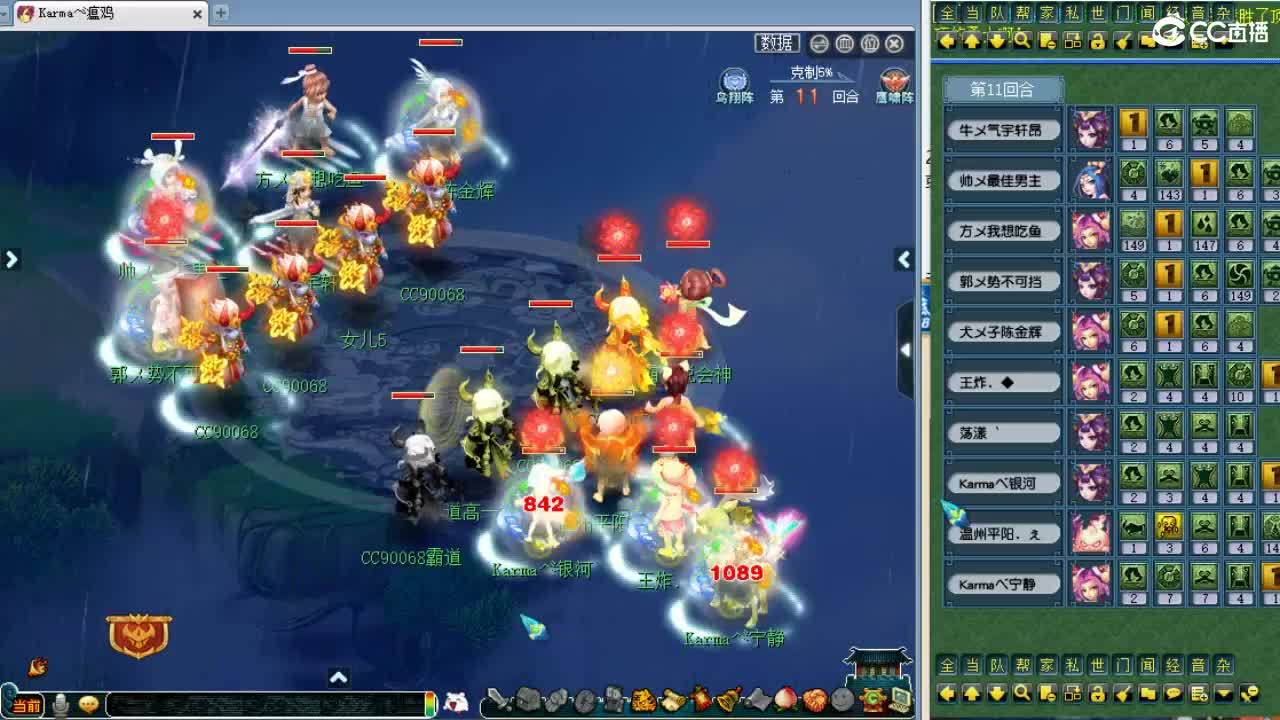Expand the left panel arrow
This screenshot has height=720, width=1280.
click(x=12, y=258)
